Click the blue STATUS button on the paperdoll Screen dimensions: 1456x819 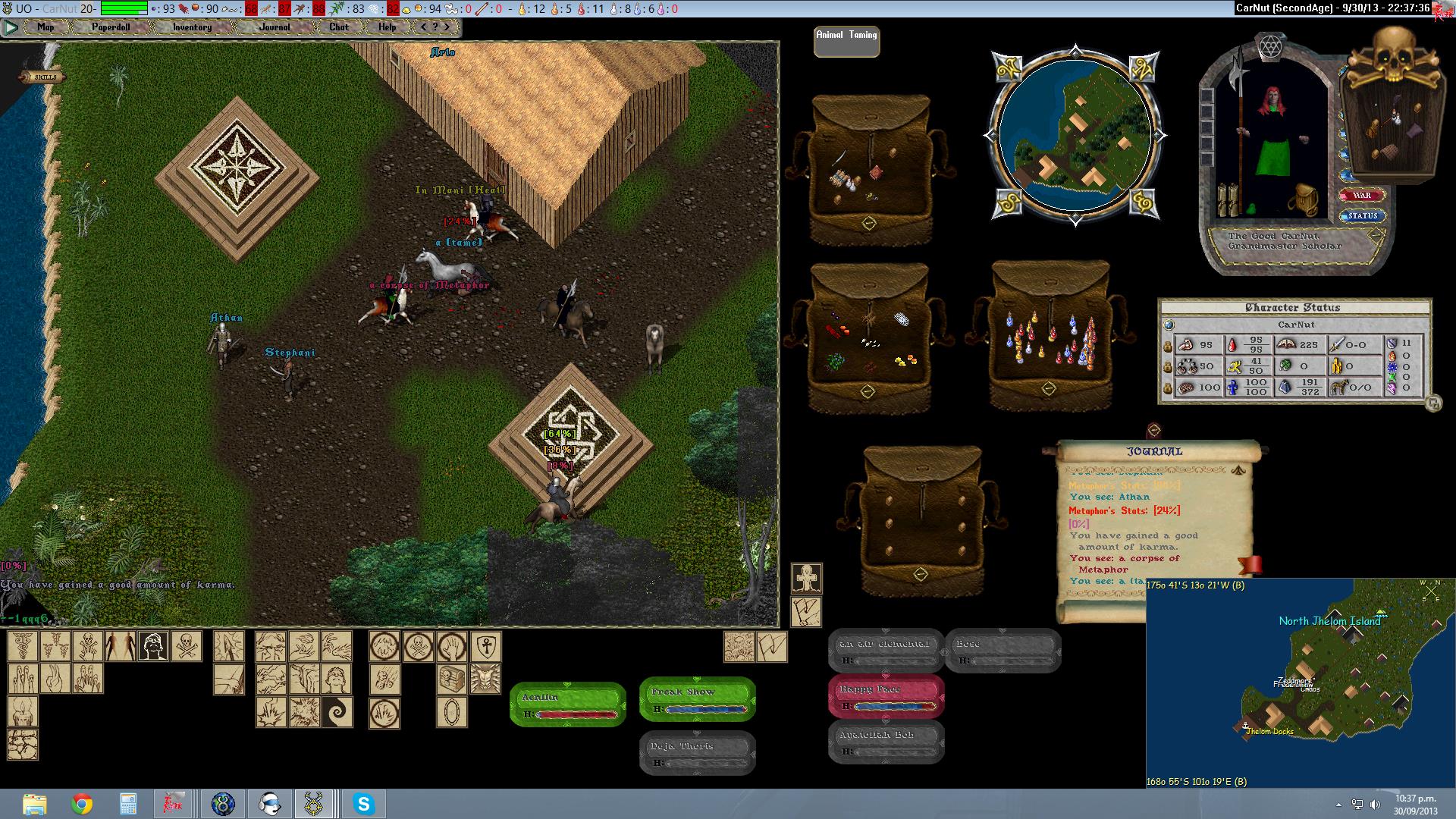1362,216
